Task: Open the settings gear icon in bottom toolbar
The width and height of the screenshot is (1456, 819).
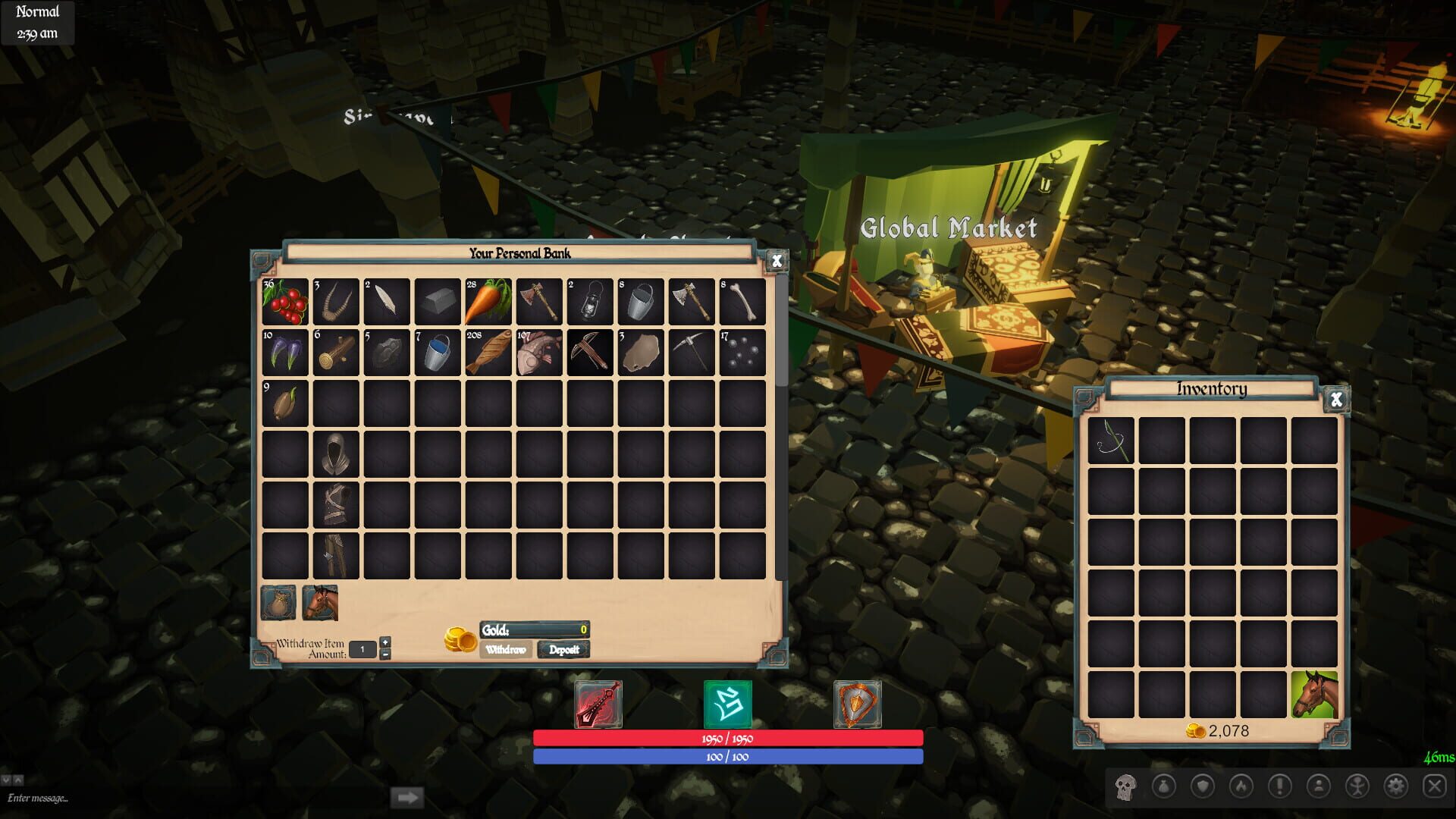Action: (x=1396, y=785)
